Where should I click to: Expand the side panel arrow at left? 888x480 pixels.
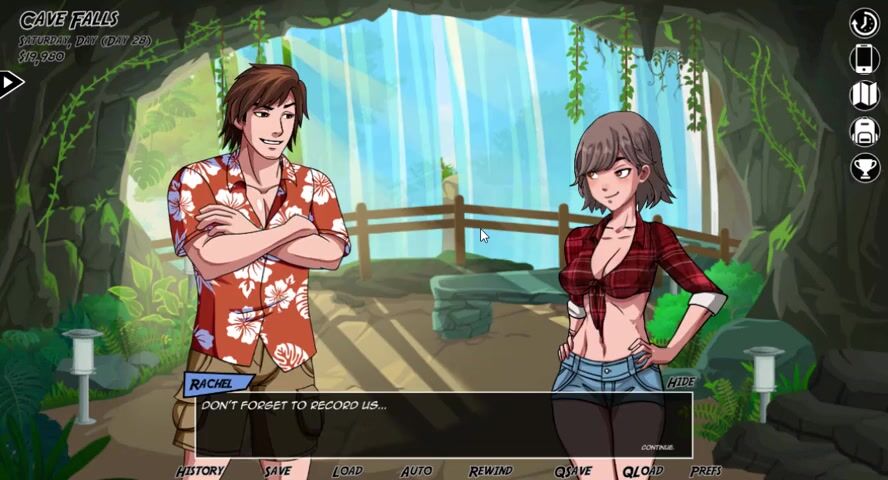(10, 83)
